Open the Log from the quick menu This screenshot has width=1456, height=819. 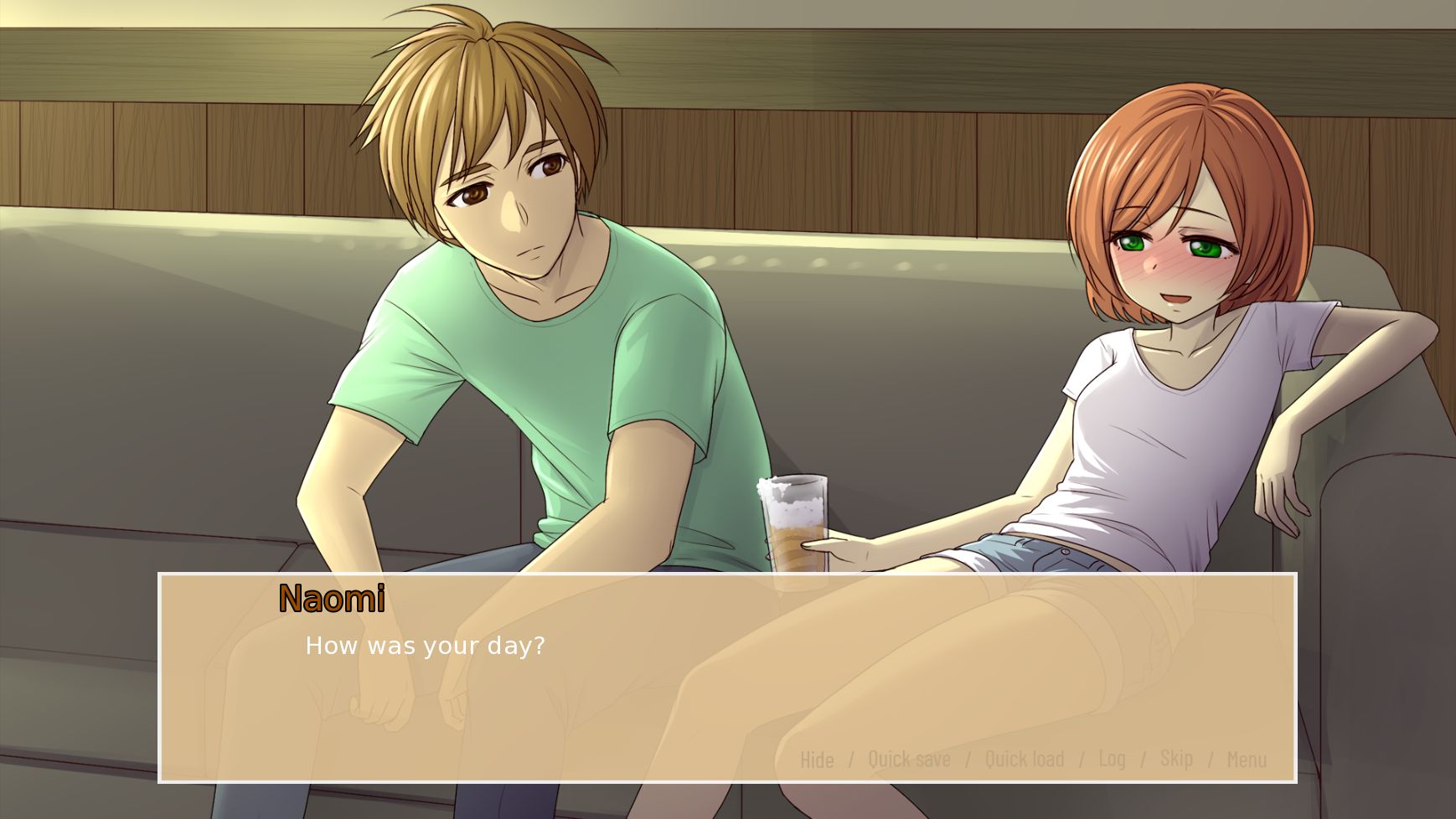(x=1113, y=759)
